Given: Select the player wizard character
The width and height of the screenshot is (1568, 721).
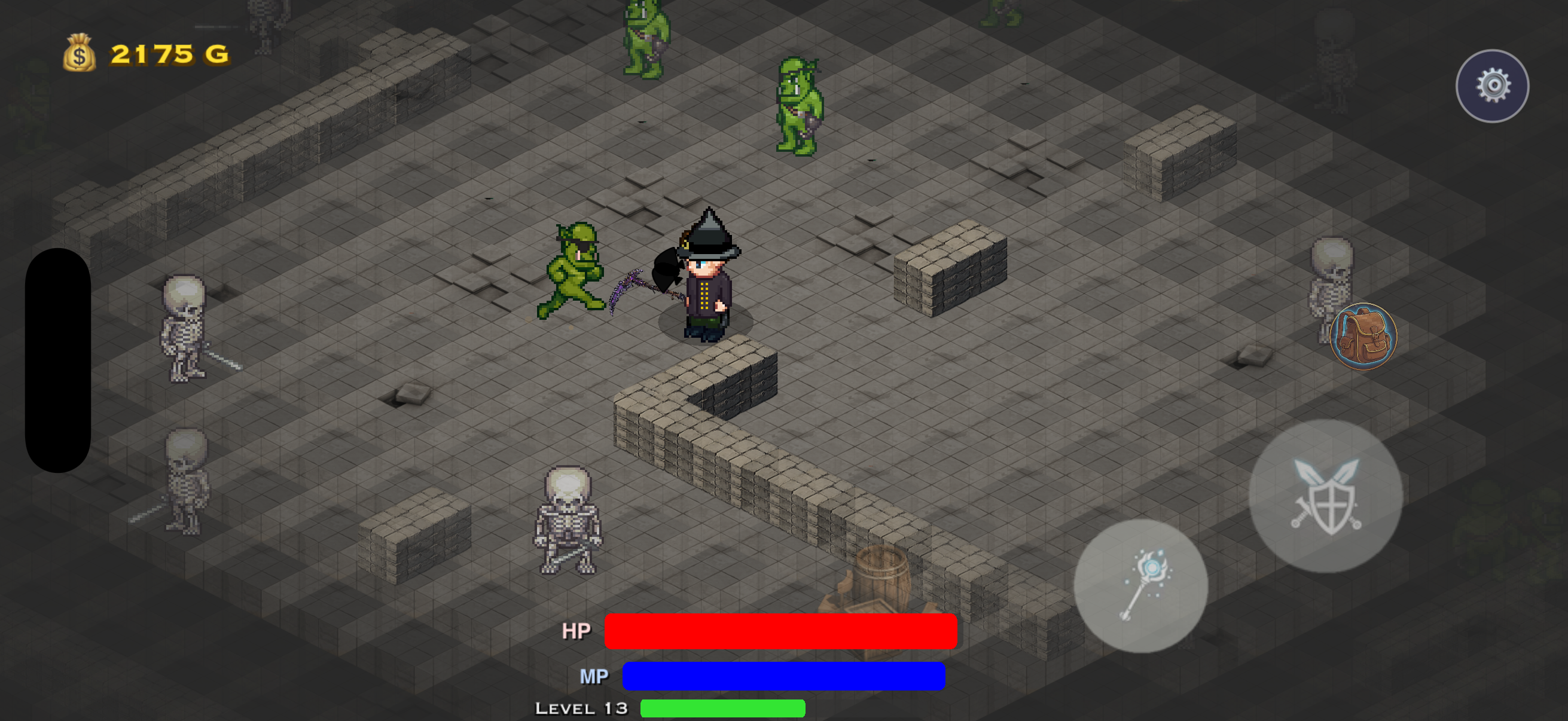Looking at the screenshot, I should click(x=706, y=286).
